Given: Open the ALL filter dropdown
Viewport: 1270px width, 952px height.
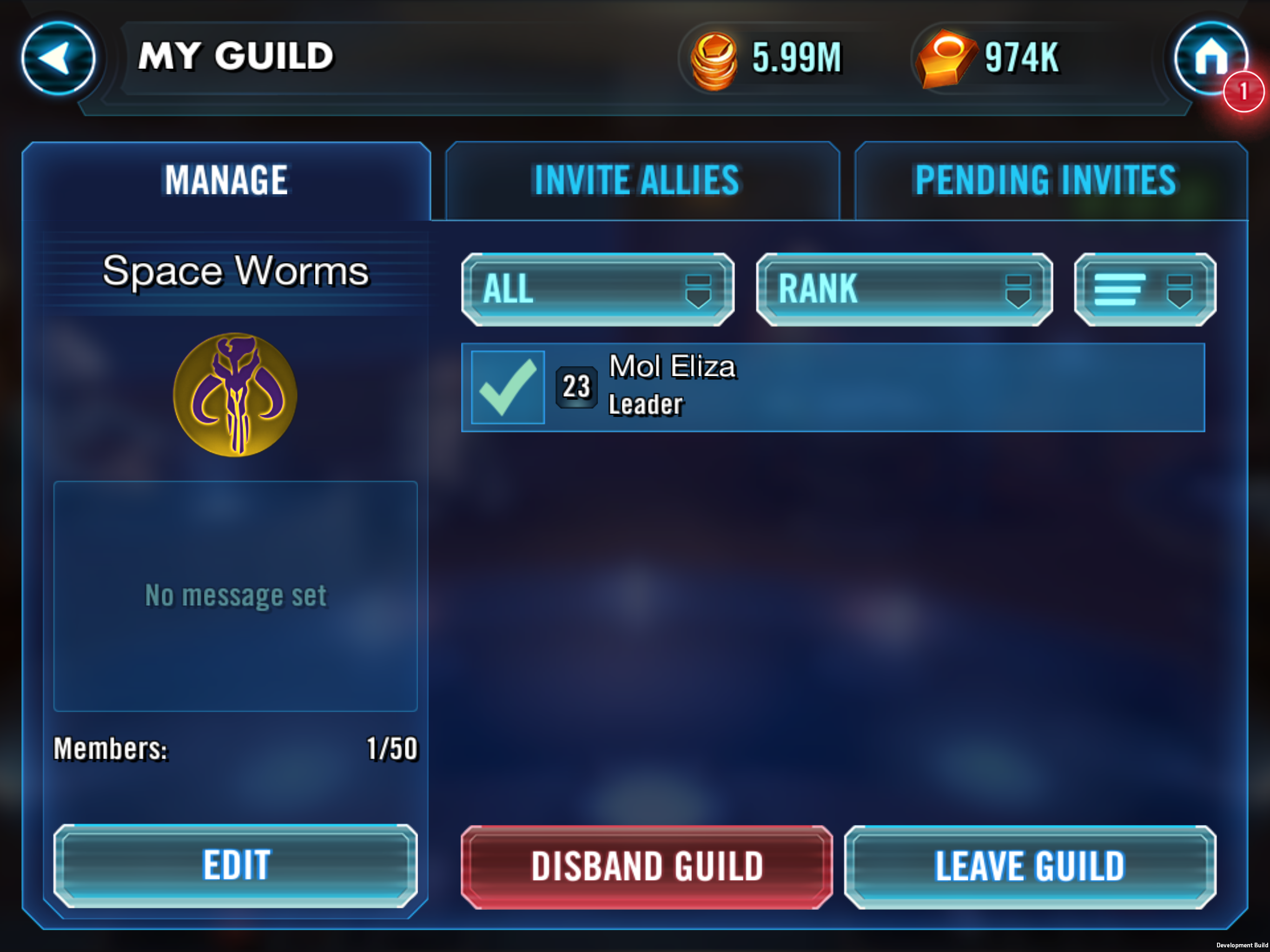Looking at the screenshot, I should coord(597,289).
